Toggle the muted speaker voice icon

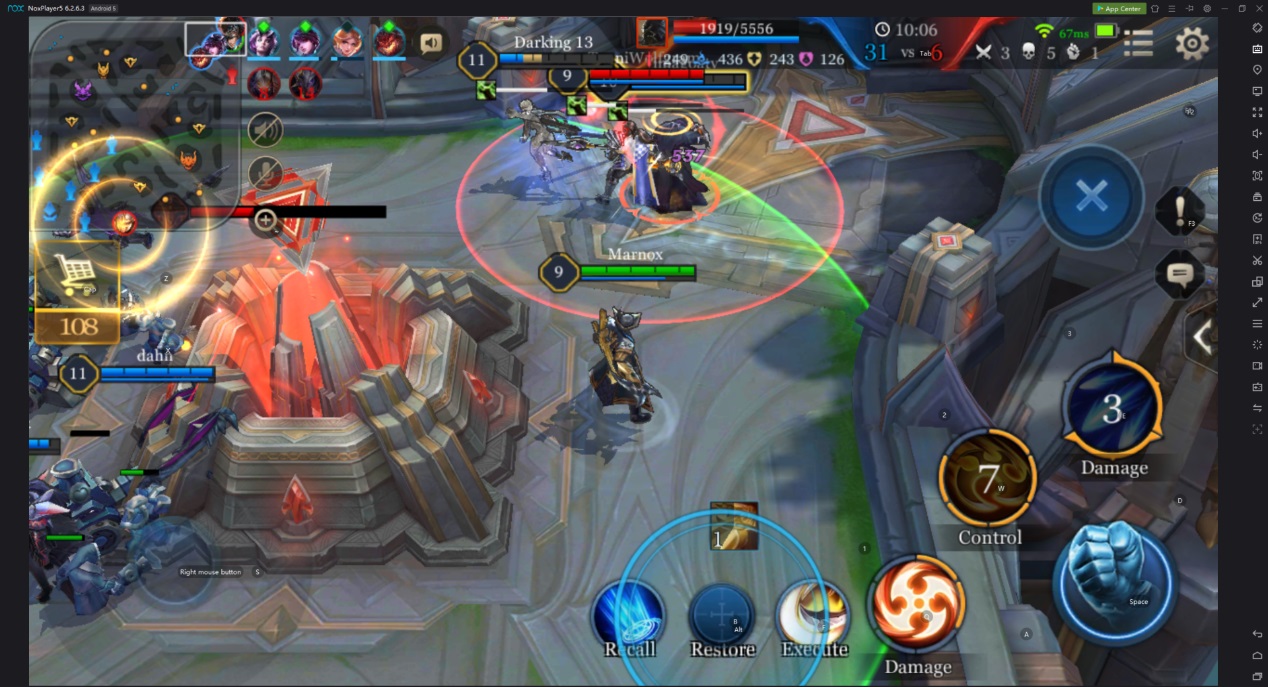tap(265, 129)
